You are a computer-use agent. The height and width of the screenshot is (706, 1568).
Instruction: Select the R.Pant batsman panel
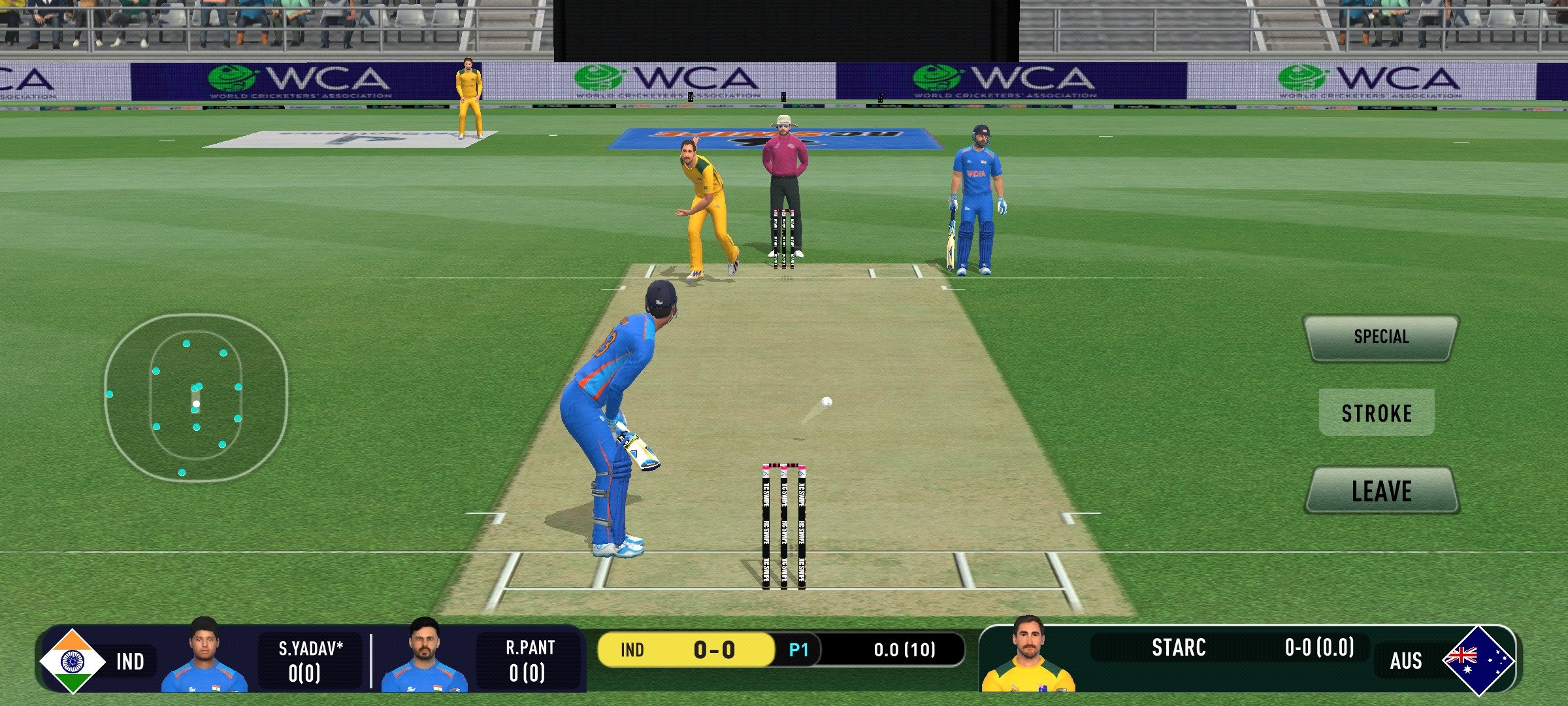[x=483, y=660]
